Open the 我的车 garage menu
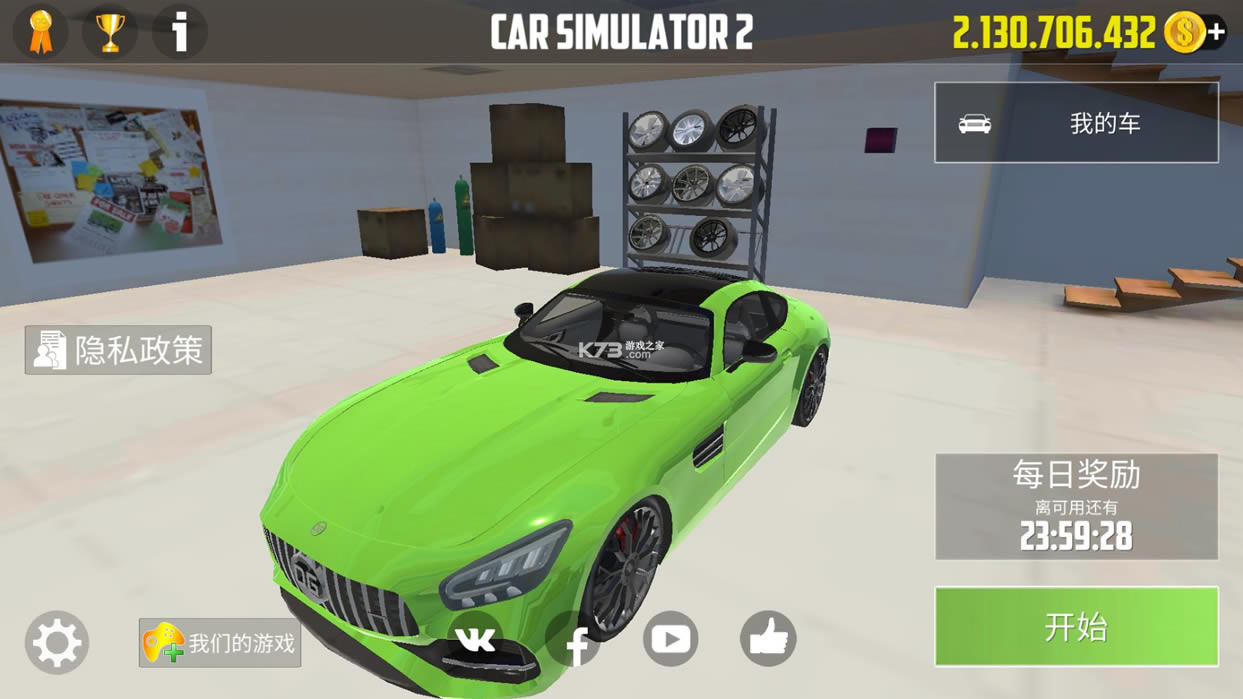The height and width of the screenshot is (699, 1243). tap(1076, 123)
